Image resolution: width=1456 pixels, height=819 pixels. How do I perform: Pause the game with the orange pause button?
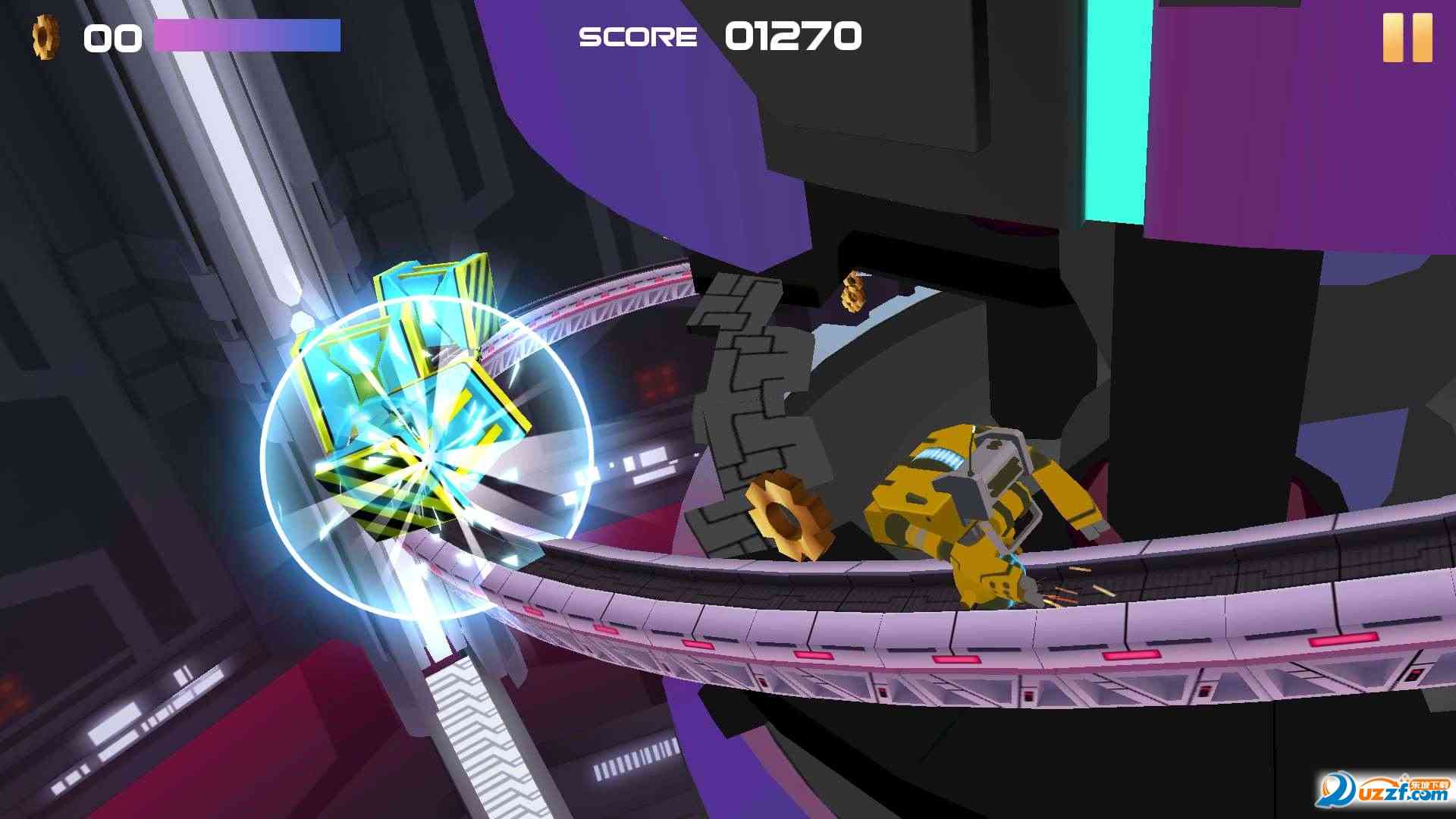point(1407,37)
